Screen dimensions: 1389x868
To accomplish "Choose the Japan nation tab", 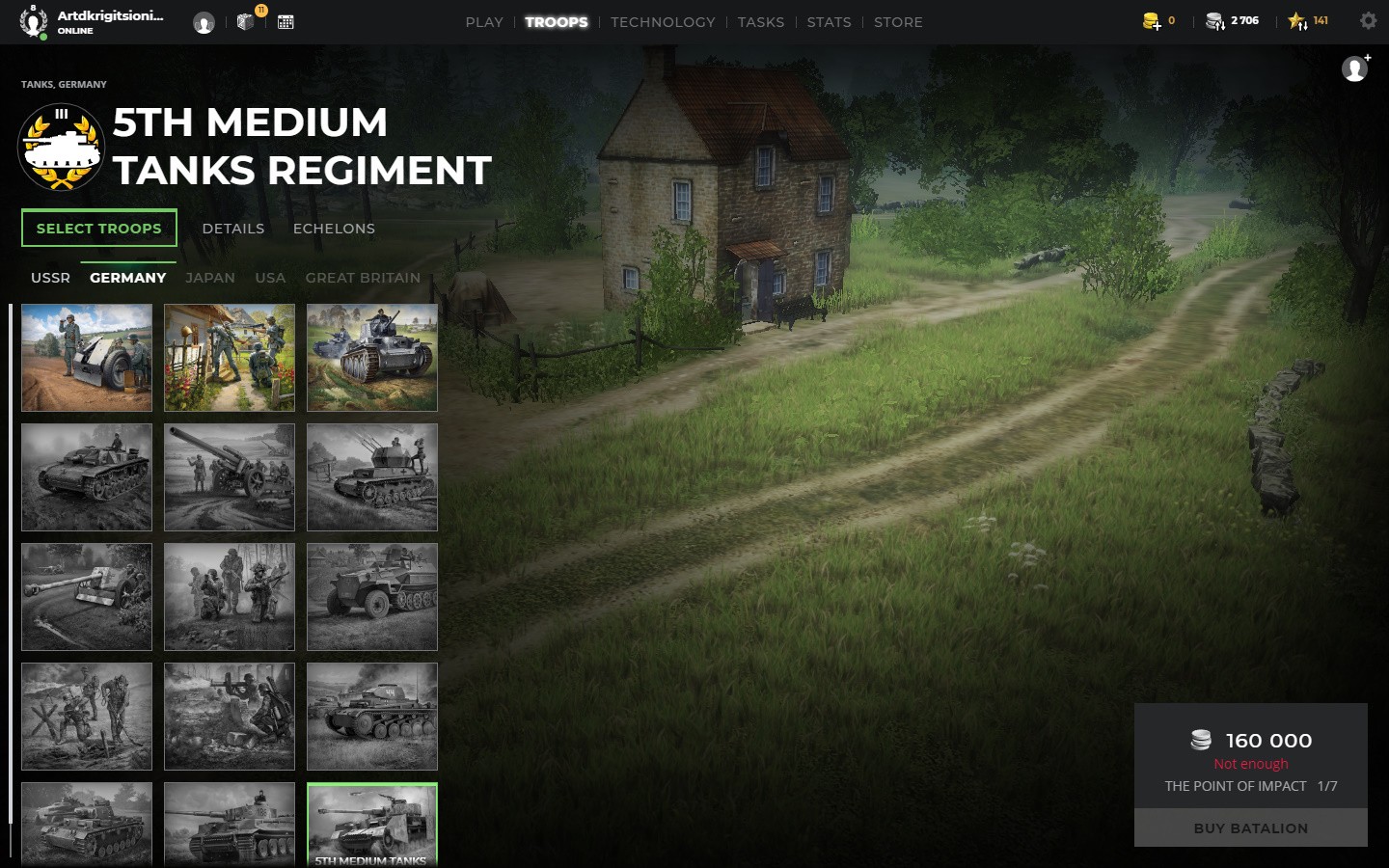I will 210,278.
